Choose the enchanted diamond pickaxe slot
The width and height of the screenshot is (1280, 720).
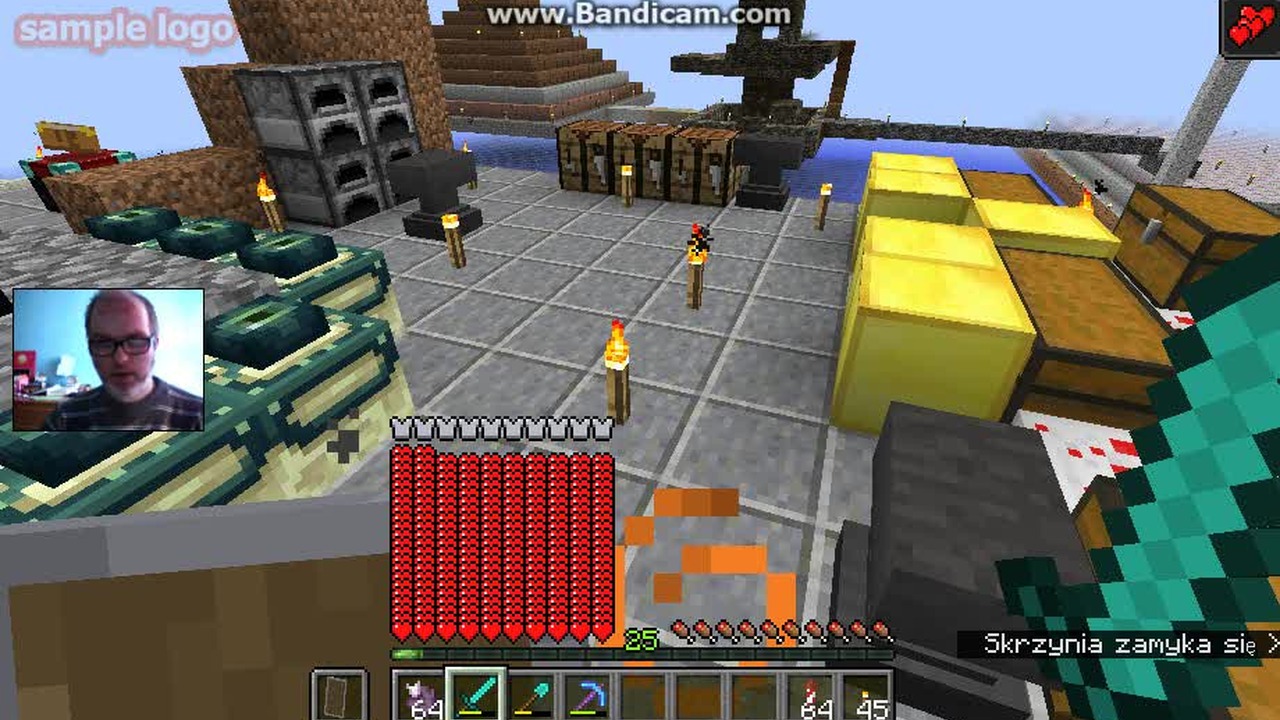pos(587,696)
